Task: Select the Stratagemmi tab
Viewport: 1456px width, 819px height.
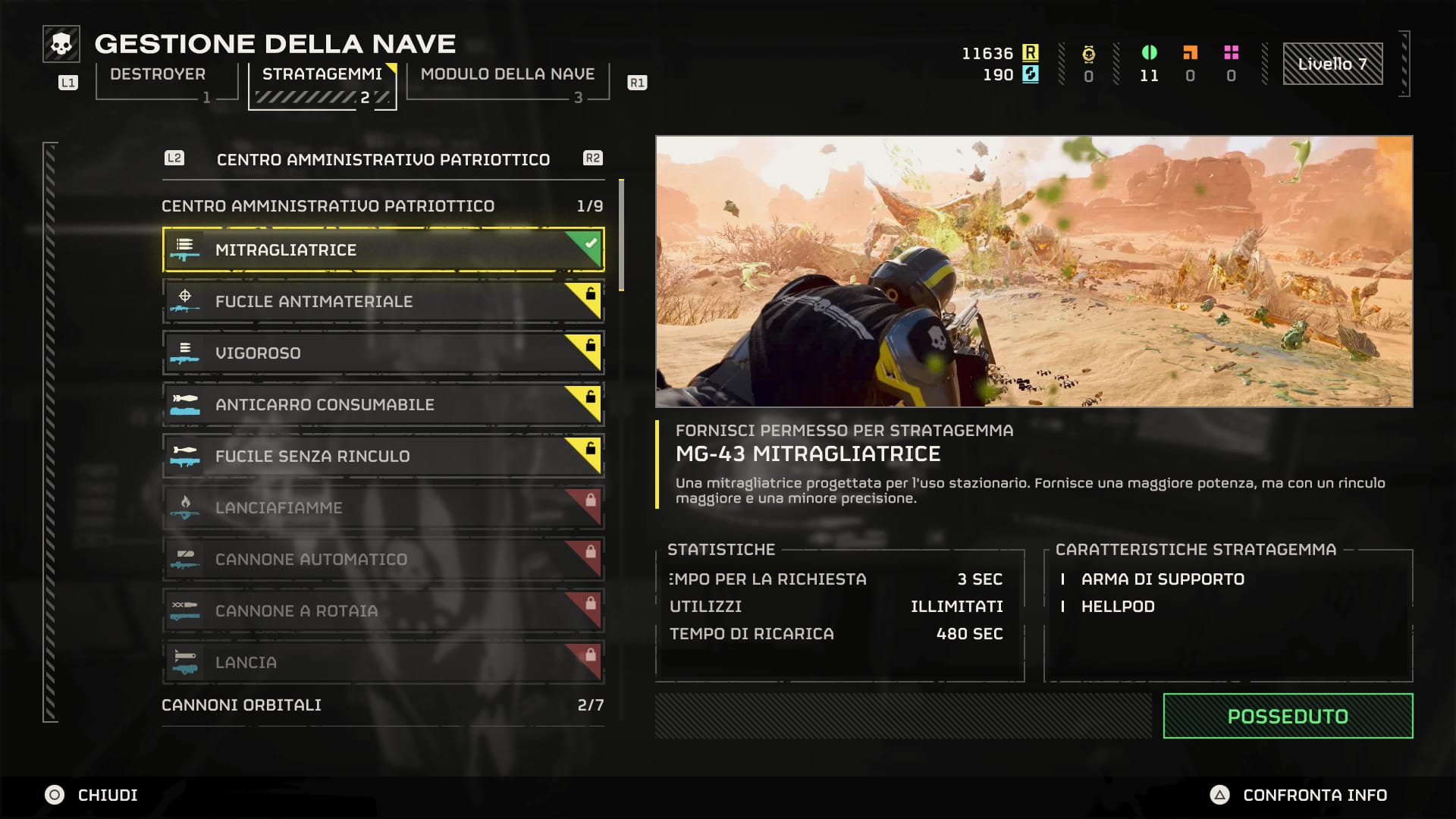Action: (x=322, y=74)
